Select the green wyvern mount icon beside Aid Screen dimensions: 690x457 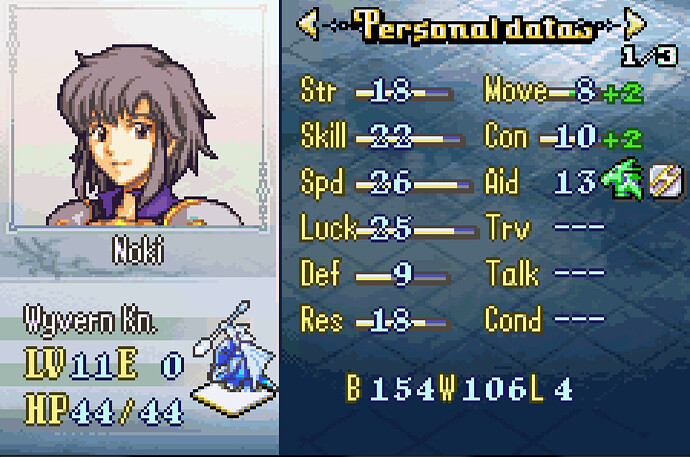coord(625,182)
